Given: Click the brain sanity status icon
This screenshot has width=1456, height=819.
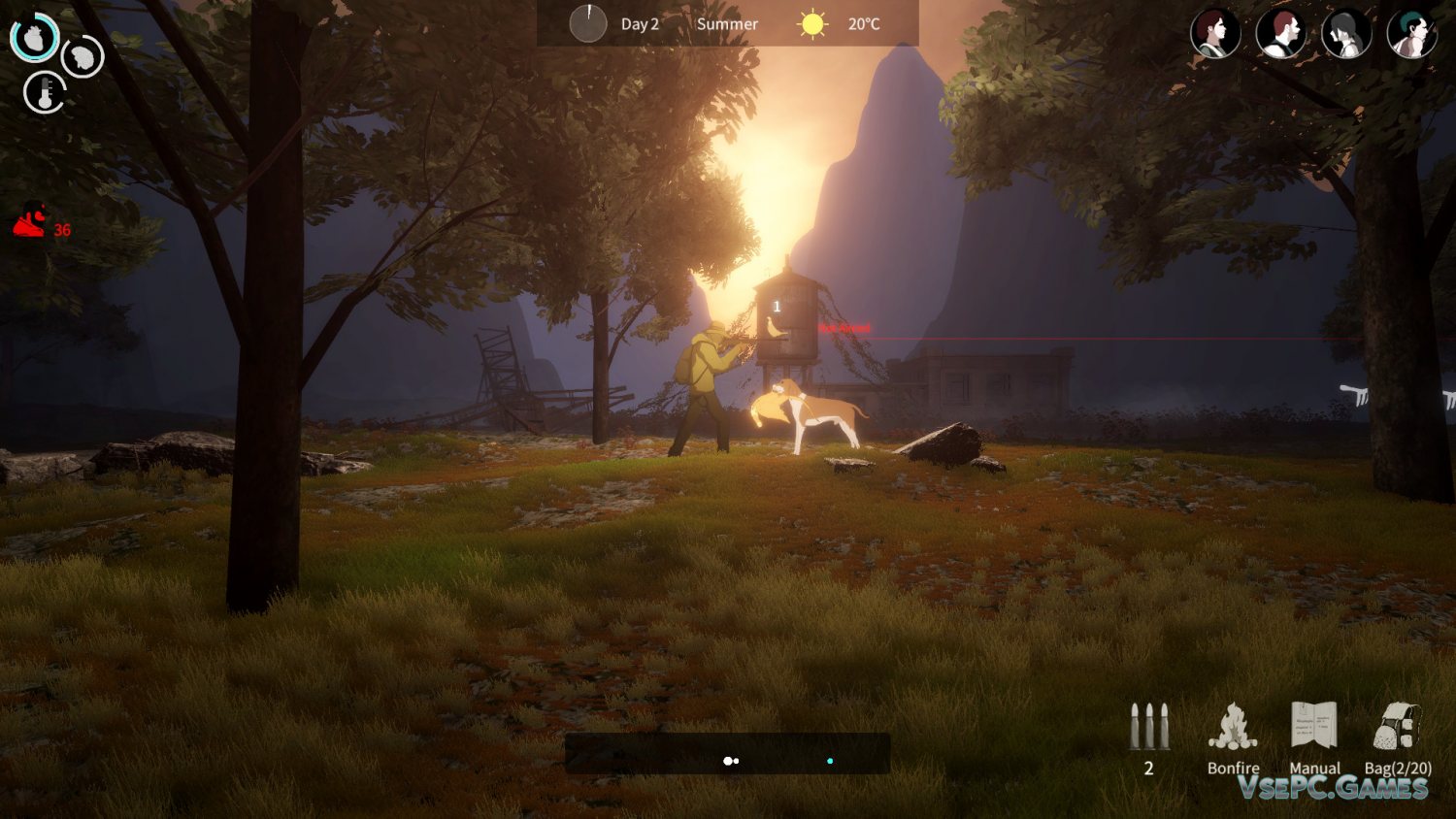Looking at the screenshot, I should (x=83, y=57).
